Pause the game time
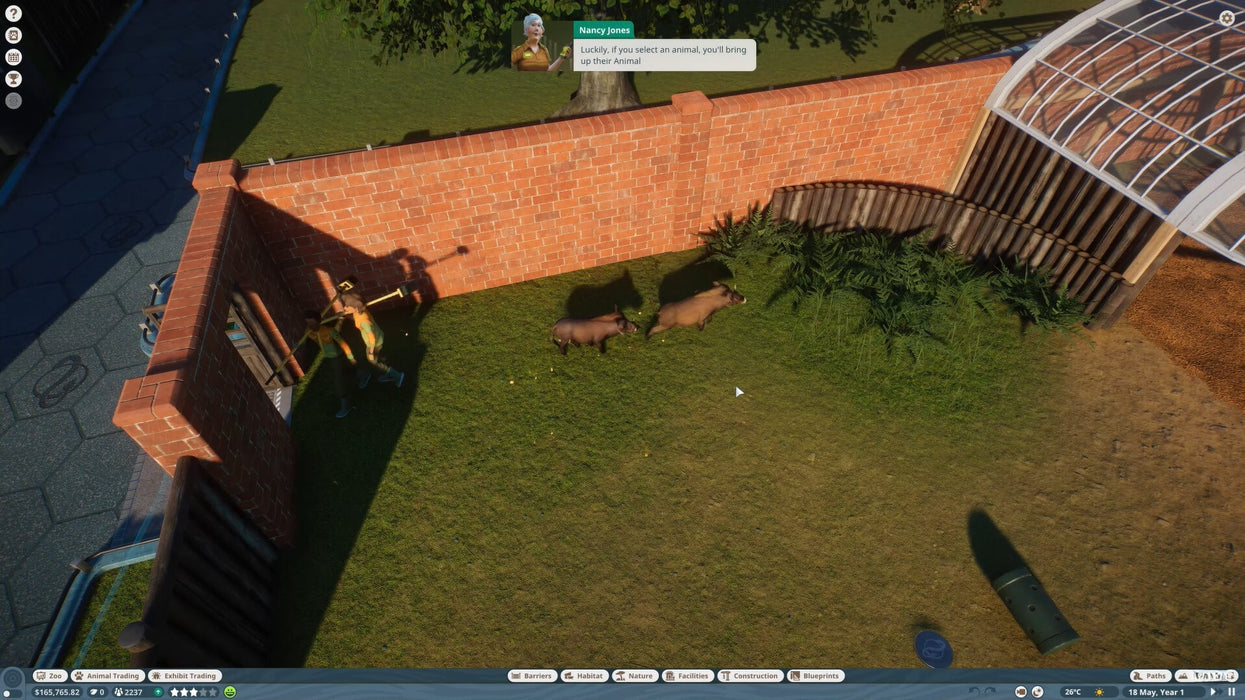The image size is (1245, 700). 1231,692
